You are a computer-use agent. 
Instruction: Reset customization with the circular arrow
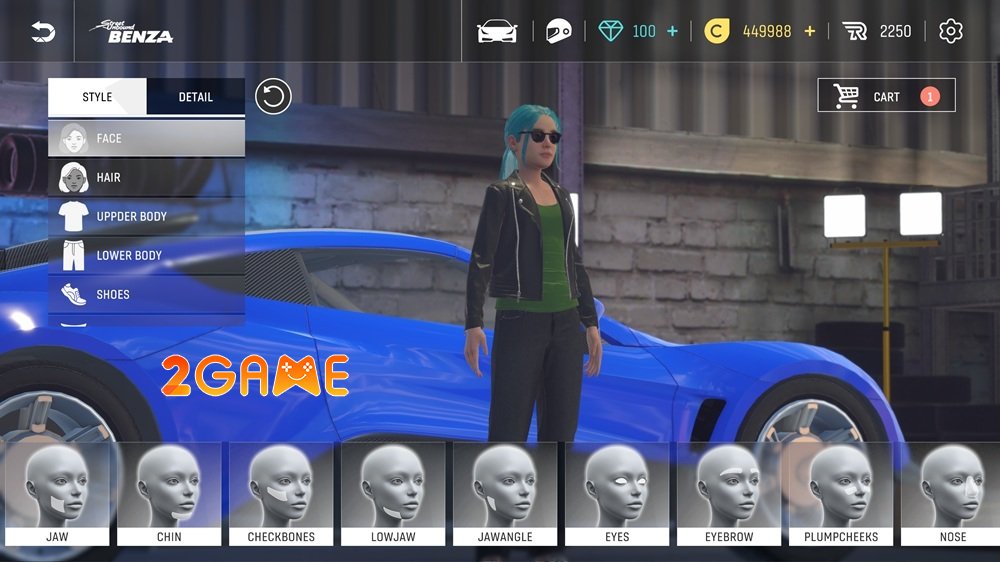[273, 97]
